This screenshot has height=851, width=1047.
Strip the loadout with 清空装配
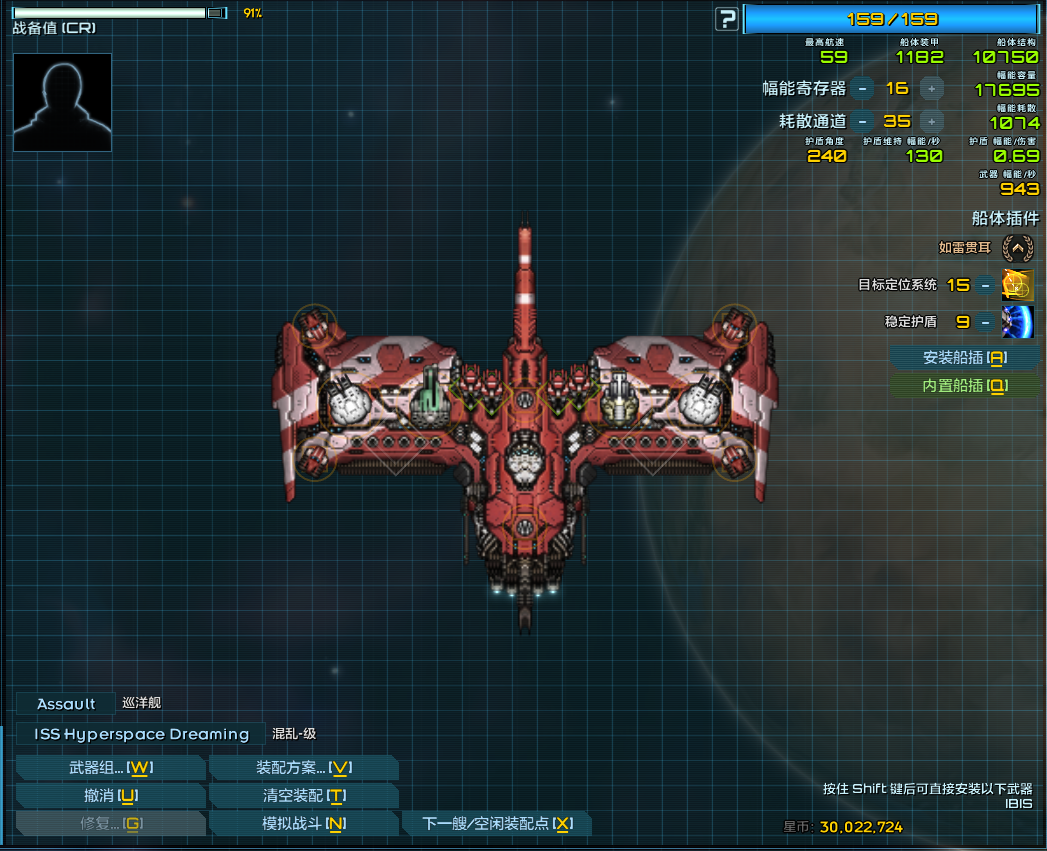point(303,796)
